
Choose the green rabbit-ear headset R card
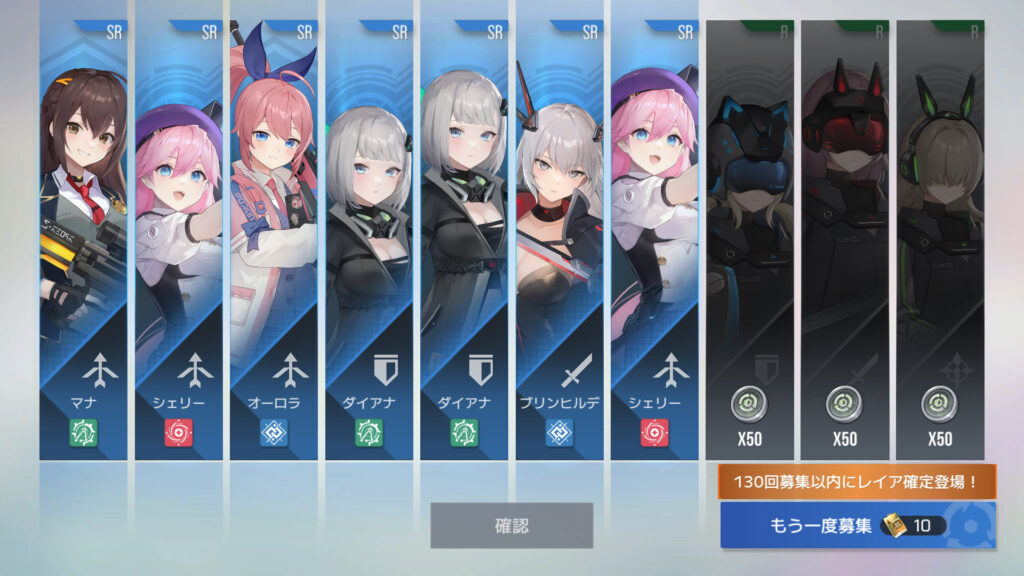[x=939, y=240]
